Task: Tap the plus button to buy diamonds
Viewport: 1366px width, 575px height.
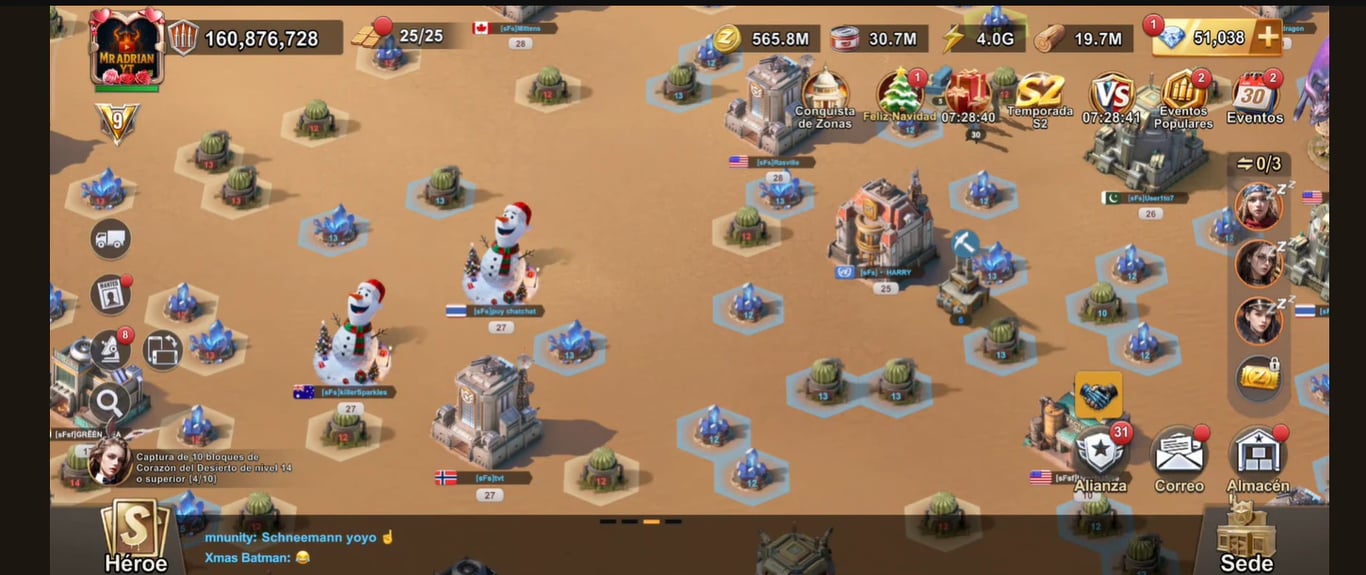Action: (x=1267, y=38)
